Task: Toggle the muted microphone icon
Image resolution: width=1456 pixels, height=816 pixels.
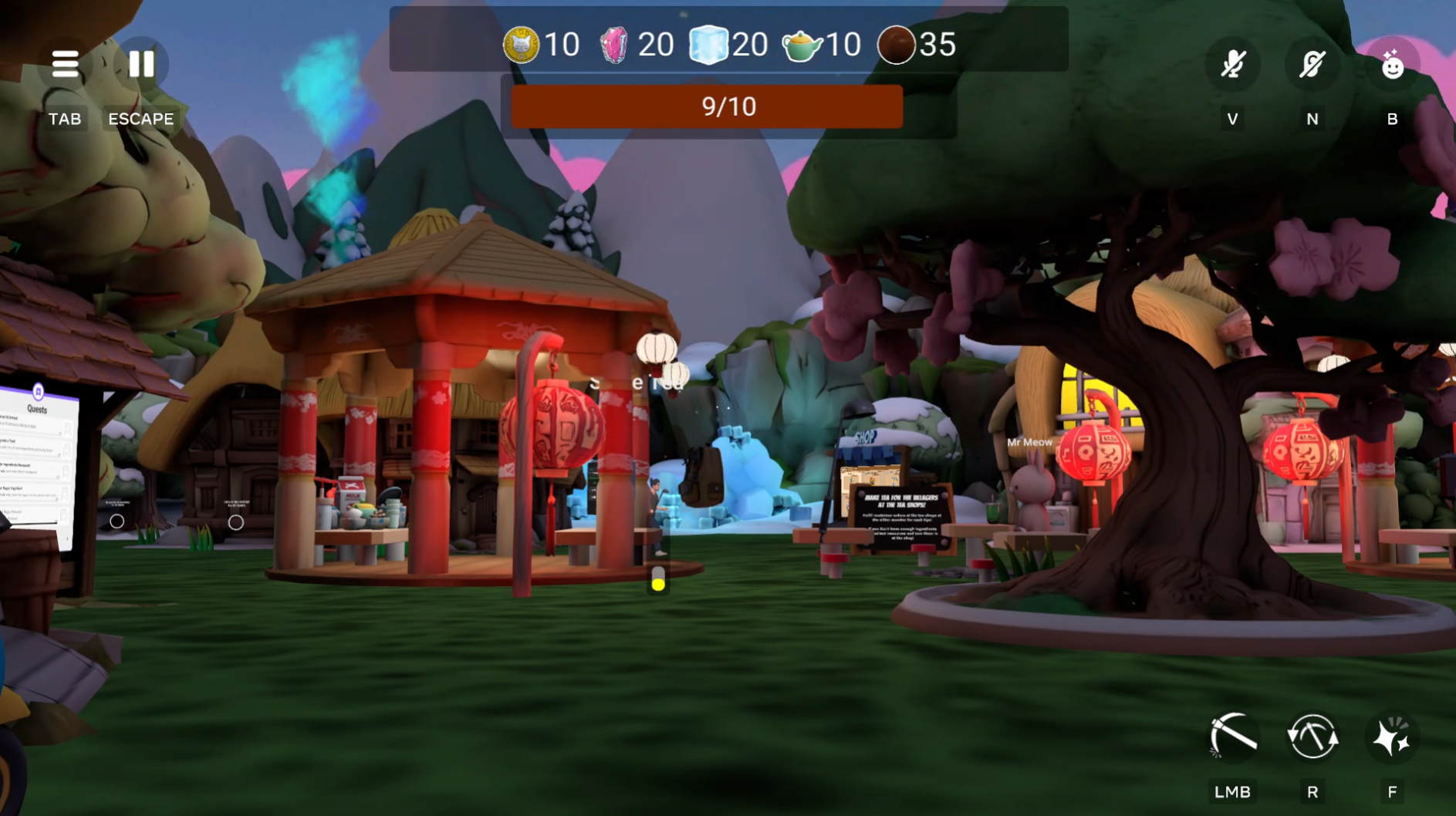Action: click(1233, 64)
